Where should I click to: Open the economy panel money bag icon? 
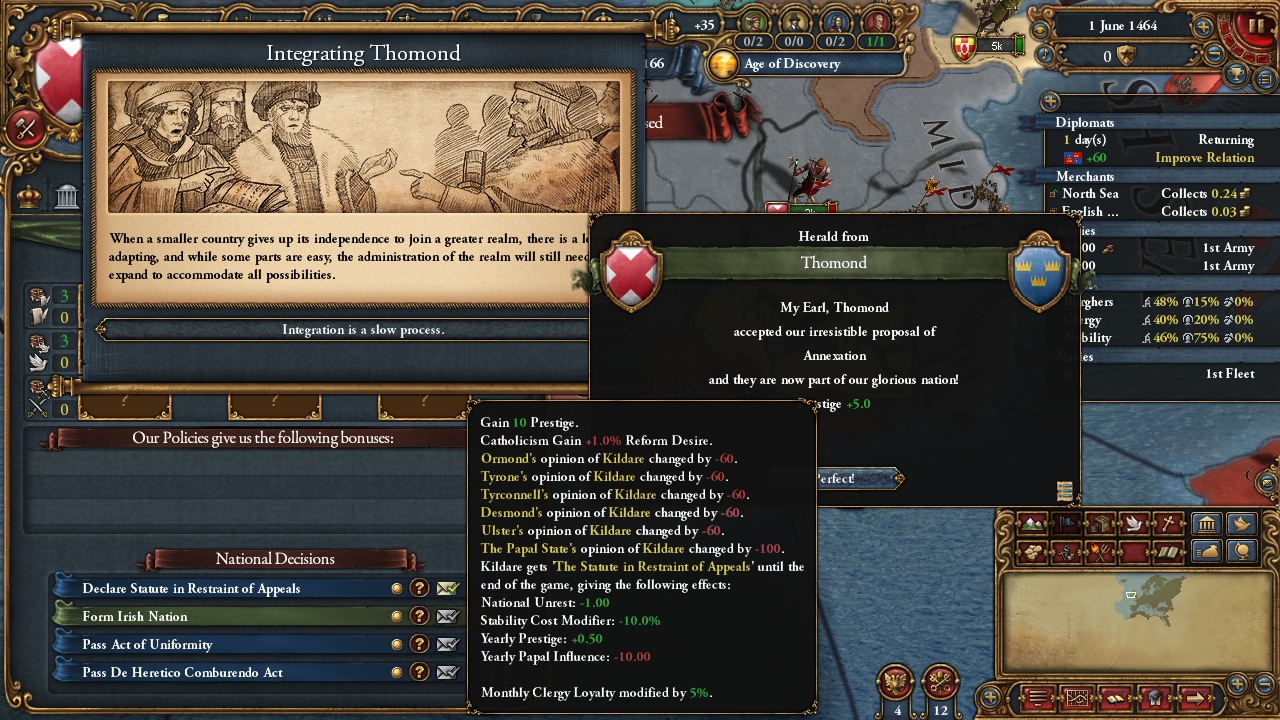[1206, 551]
